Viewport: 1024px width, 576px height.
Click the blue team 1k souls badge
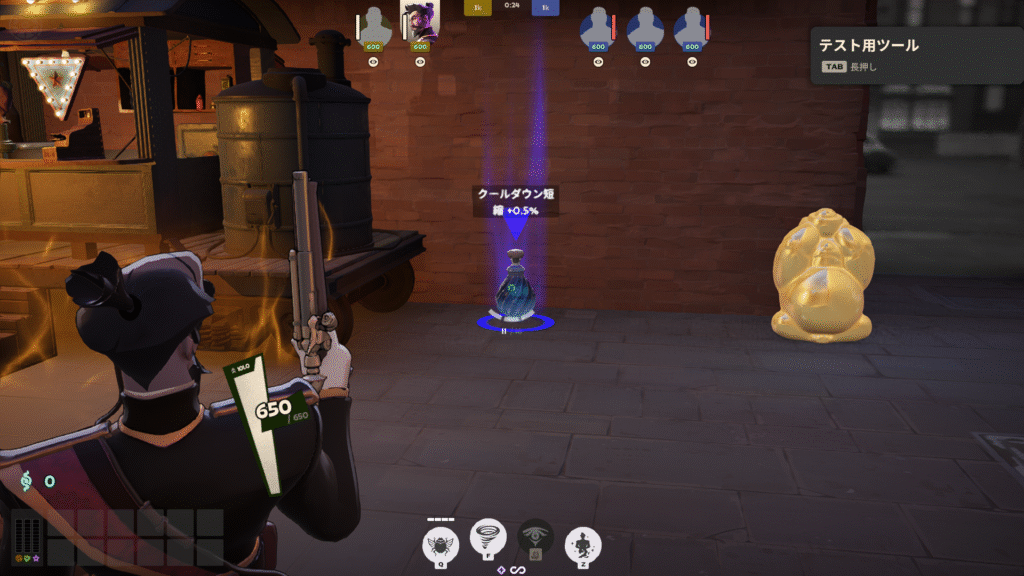pos(545,7)
